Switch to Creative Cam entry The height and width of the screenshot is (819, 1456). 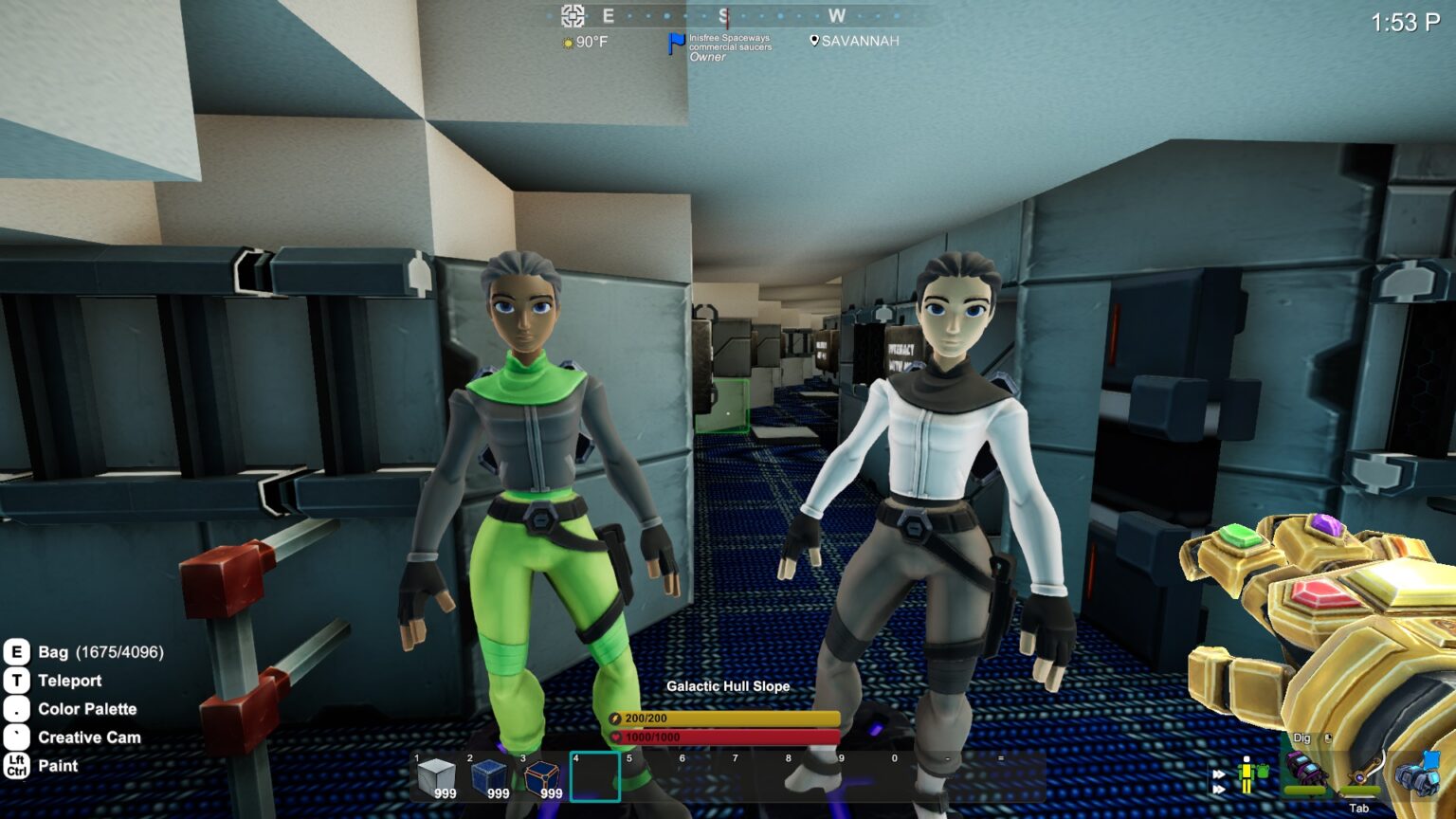pyautogui.click(x=89, y=737)
